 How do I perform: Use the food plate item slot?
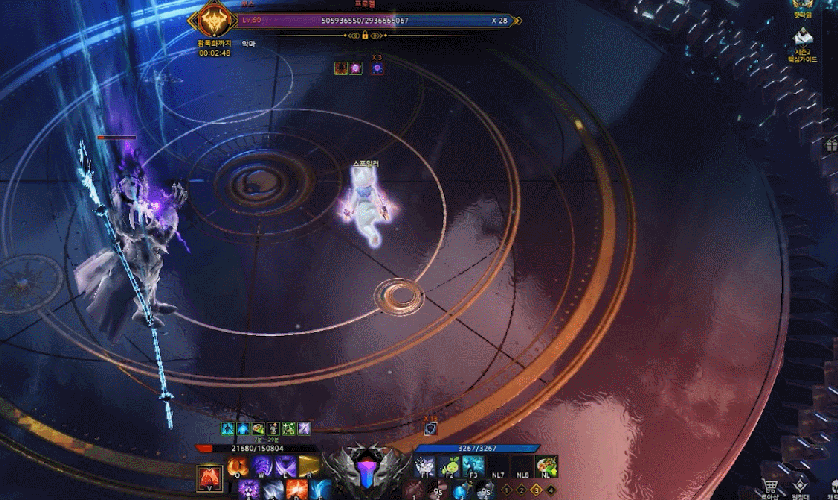[x=546, y=466]
